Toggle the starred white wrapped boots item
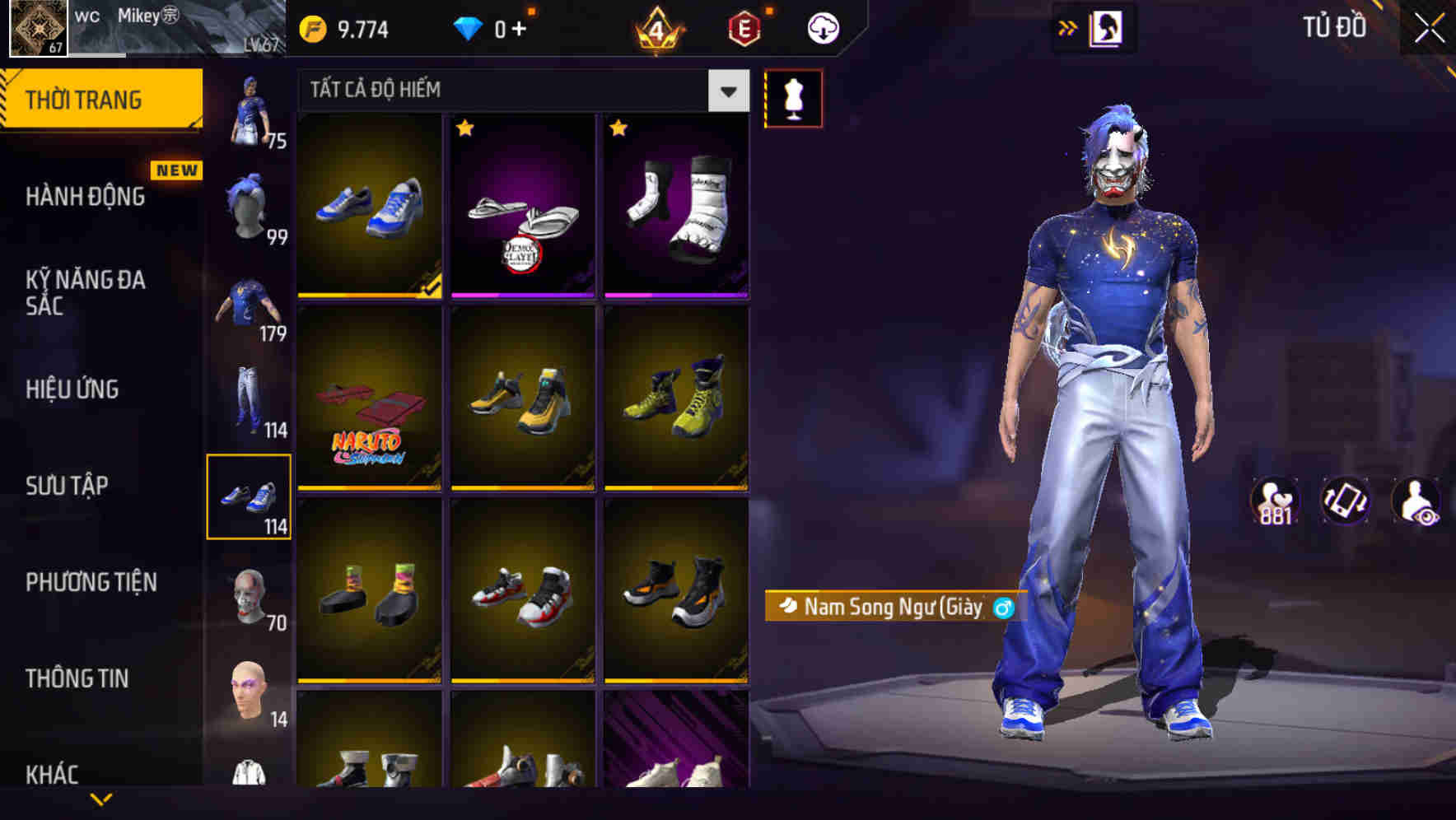1456x820 pixels. [675, 207]
